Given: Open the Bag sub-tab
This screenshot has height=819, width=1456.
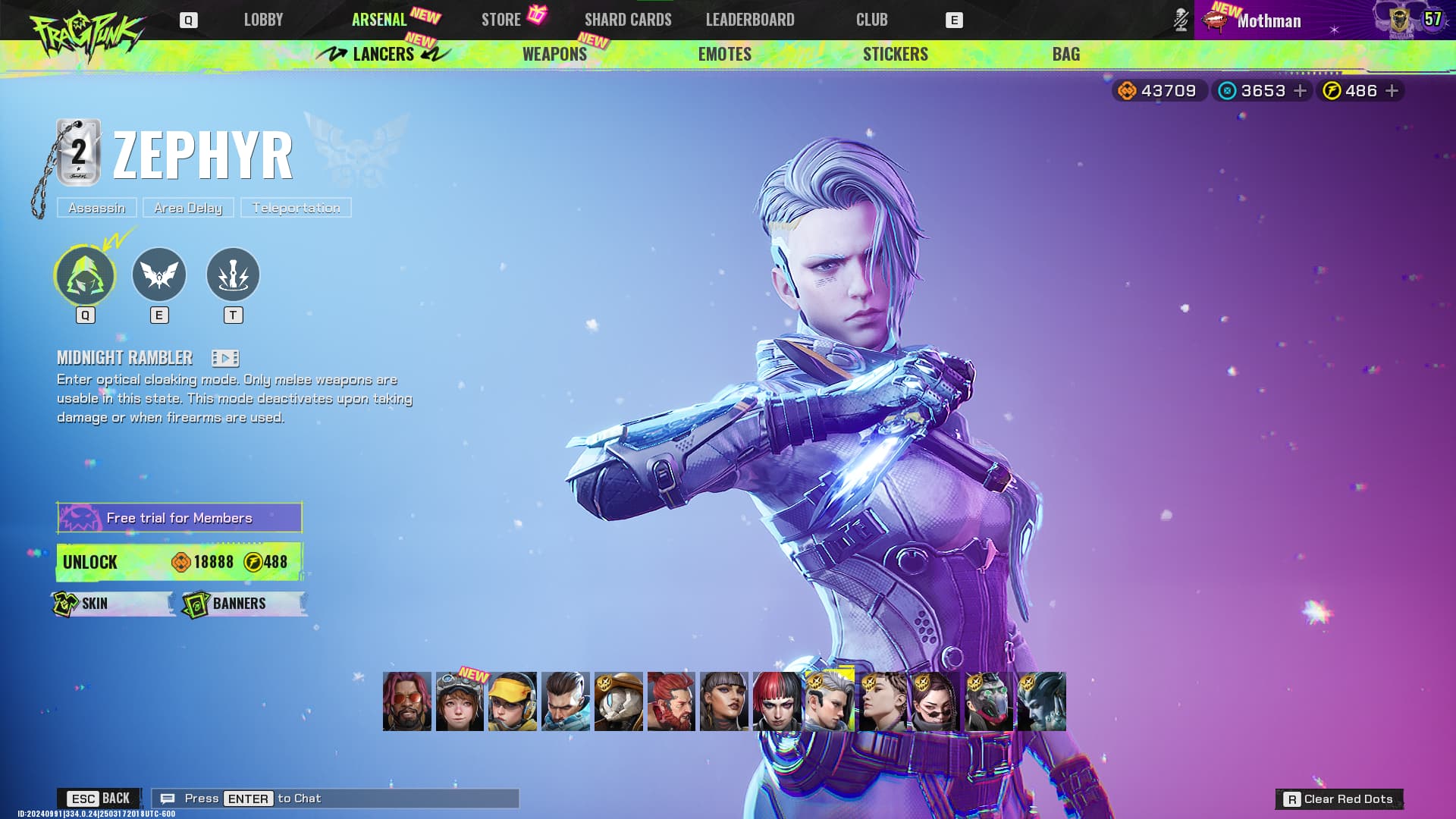Looking at the screenshot, I should point(1065,54).
